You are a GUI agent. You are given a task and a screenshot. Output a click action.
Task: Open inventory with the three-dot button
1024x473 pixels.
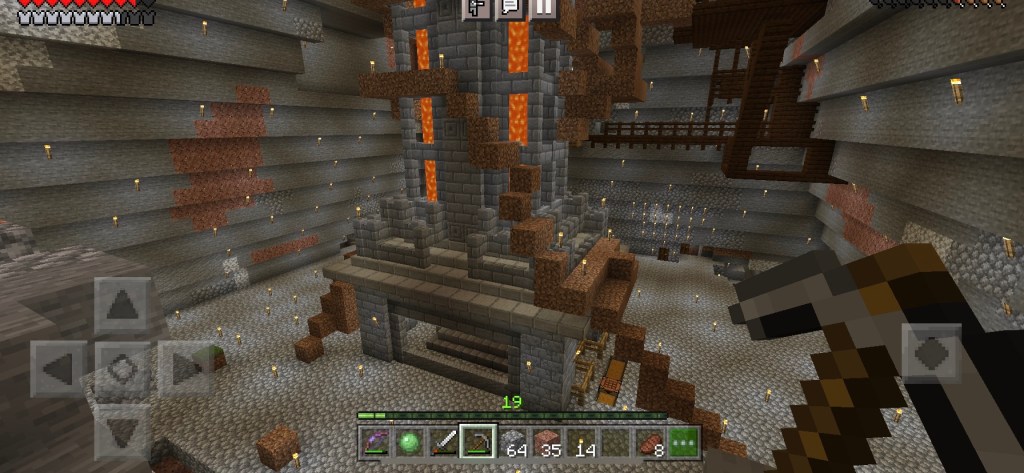(x=685, y=443)
